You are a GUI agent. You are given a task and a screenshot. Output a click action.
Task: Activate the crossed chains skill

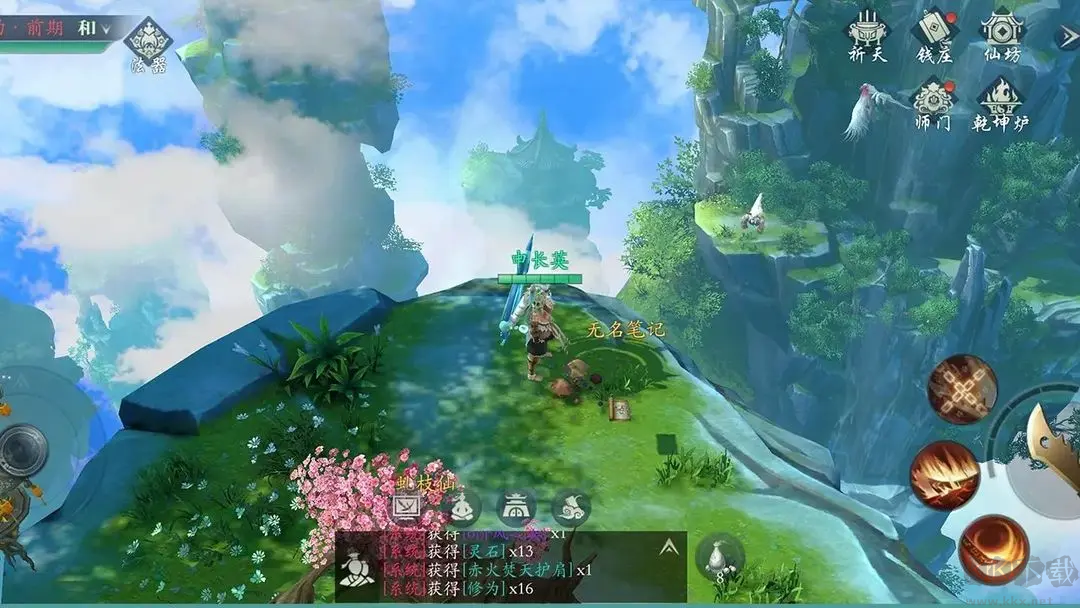coord(962,389)
